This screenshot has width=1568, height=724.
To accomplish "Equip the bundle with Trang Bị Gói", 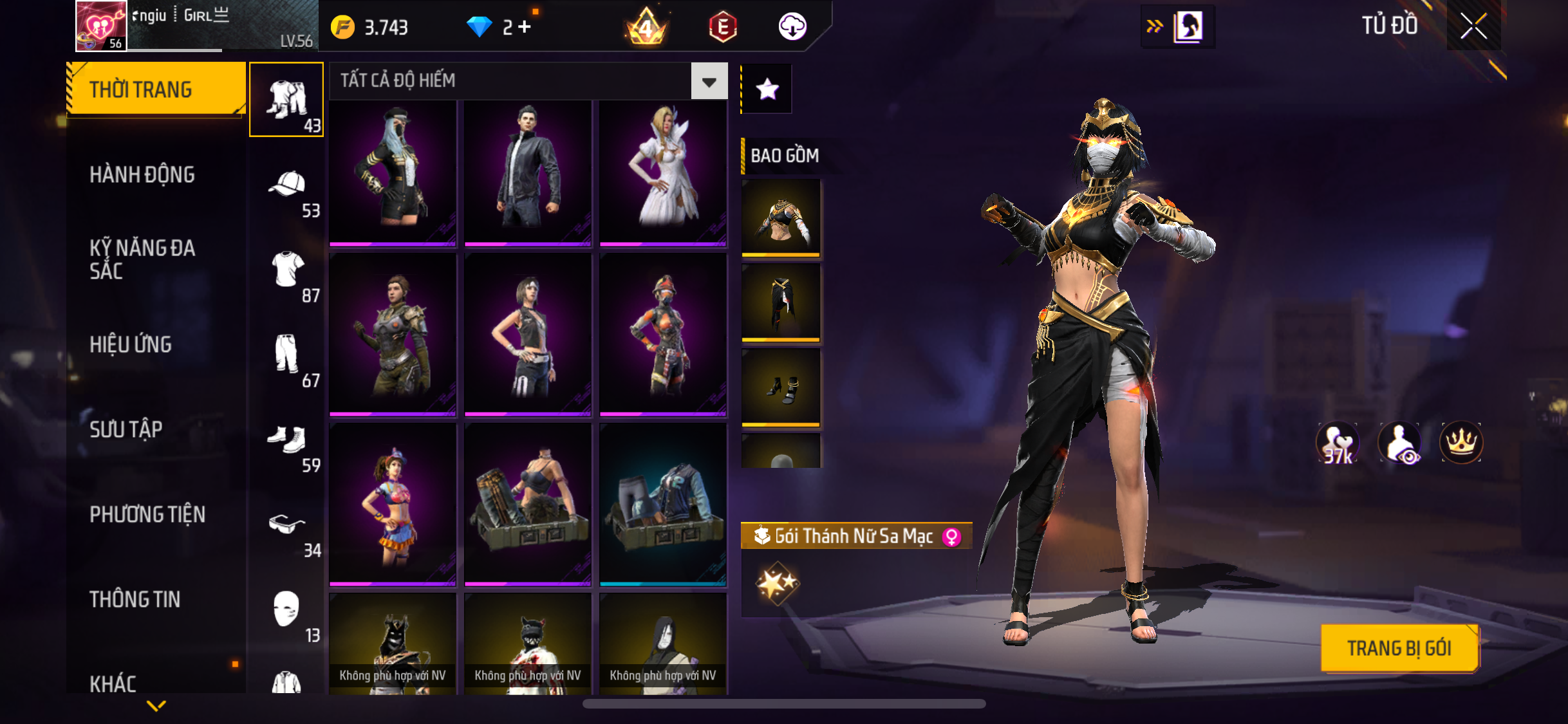I will (x=1399, y=648).
